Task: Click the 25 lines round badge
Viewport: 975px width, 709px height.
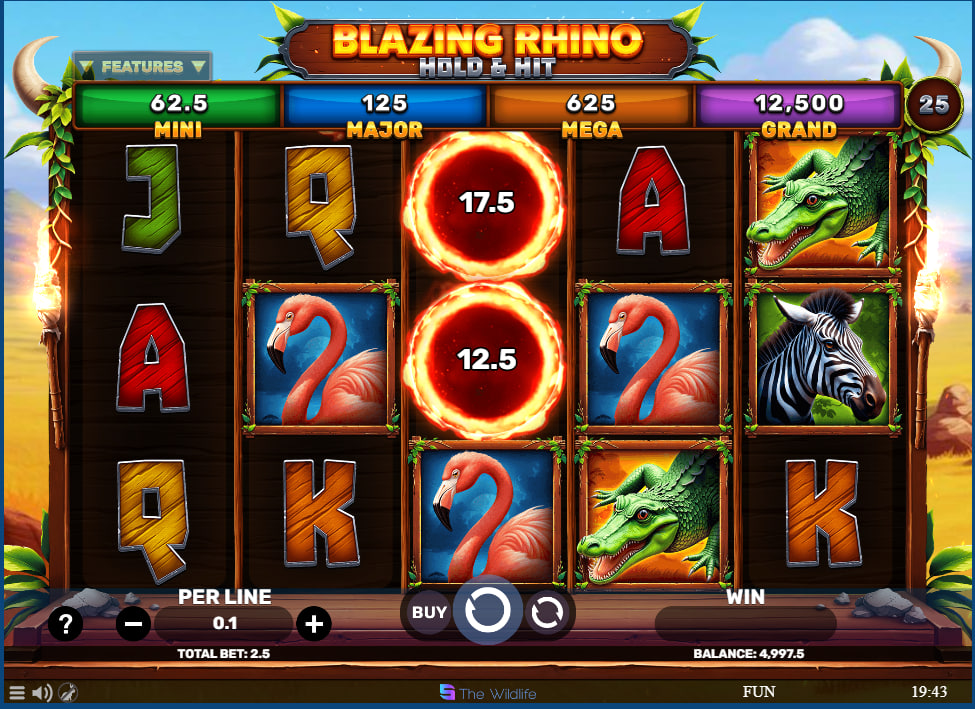Action: coord(934,104)
